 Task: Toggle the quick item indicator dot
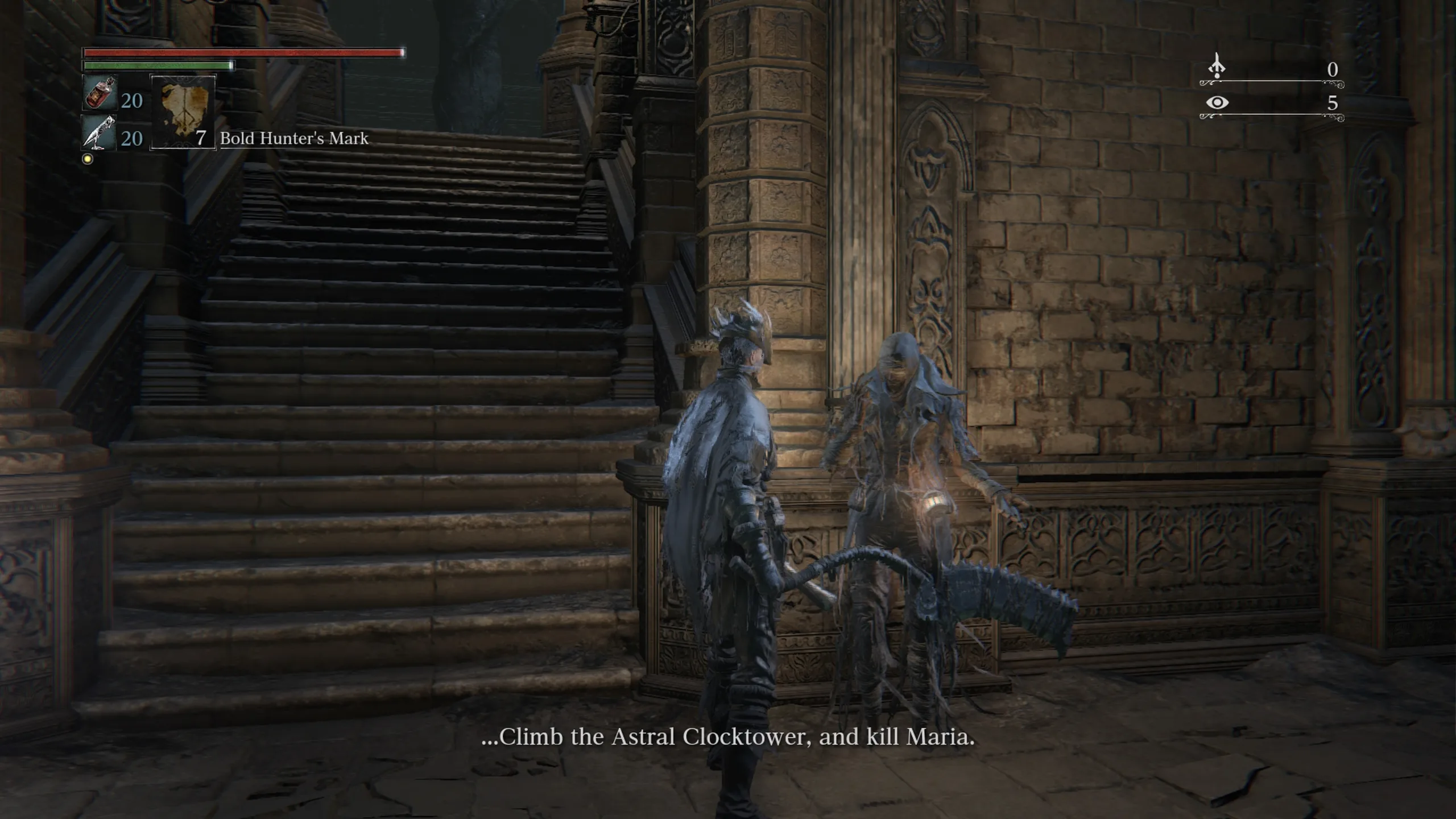coord(86,158)
